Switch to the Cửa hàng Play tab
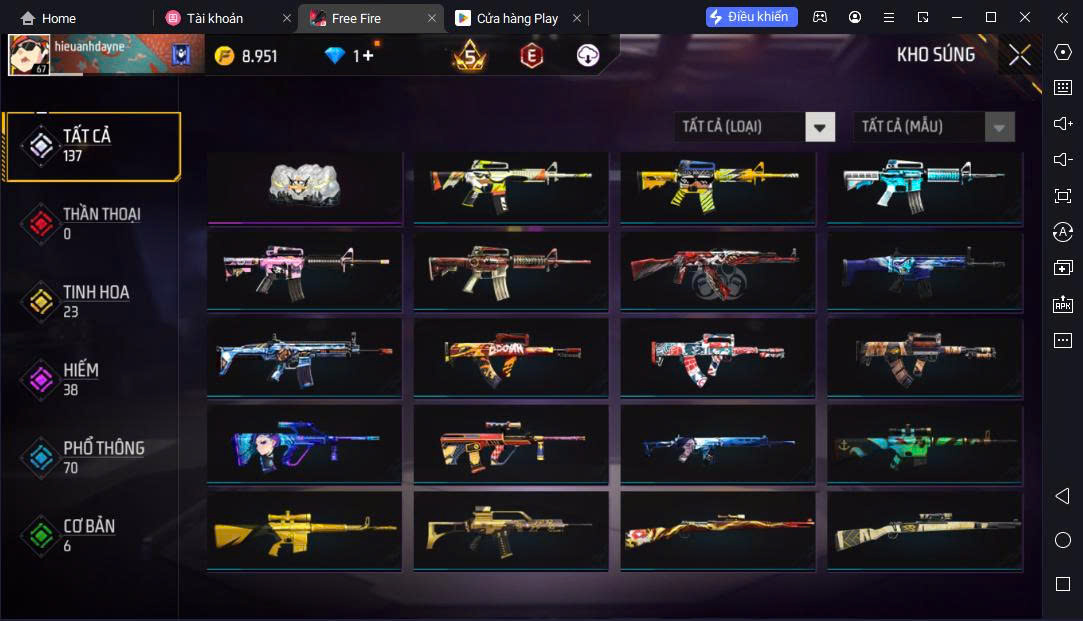This screenshot has width=1083, height=621. tap(517, 18)
